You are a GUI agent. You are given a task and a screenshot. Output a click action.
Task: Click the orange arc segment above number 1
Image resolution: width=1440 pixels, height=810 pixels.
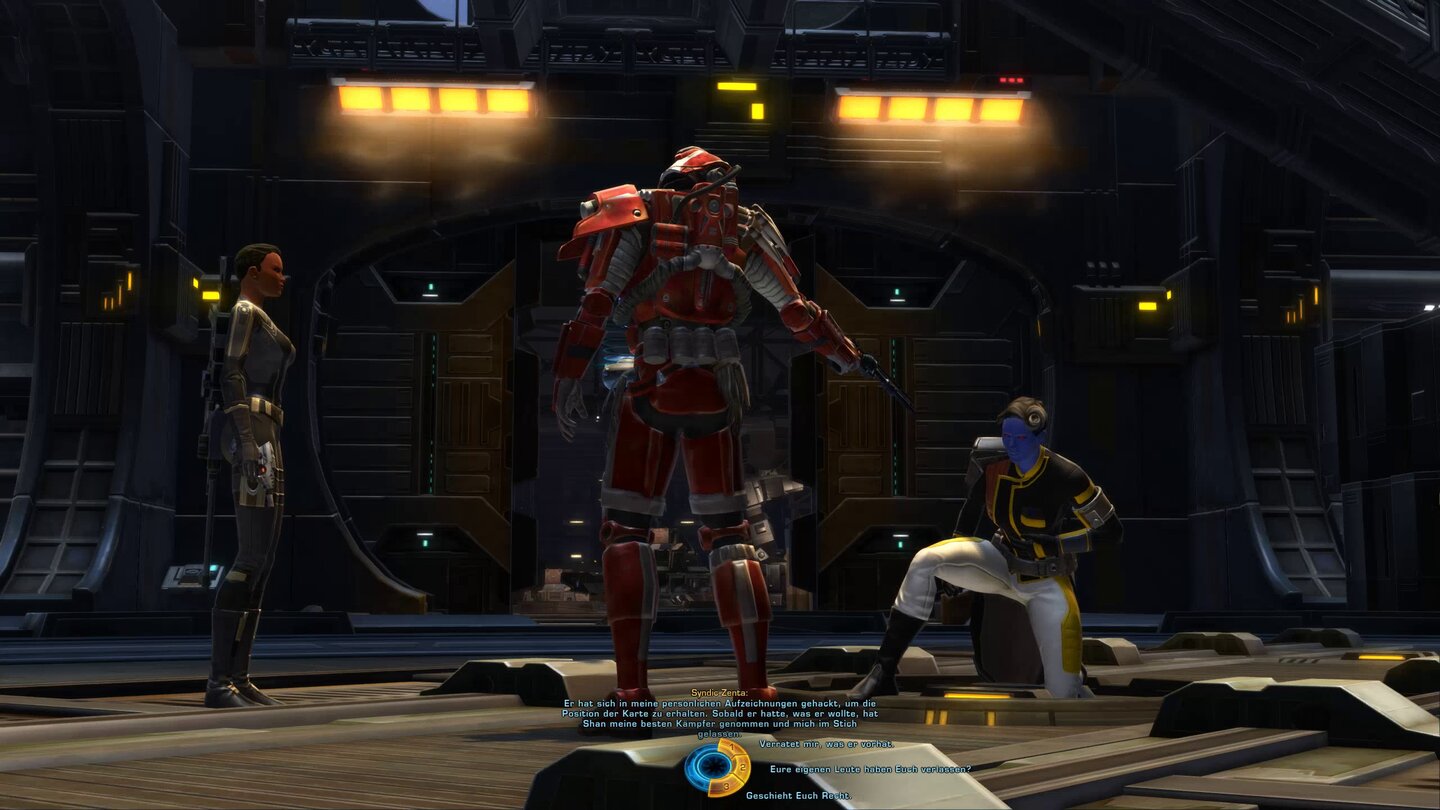pos(728,742)
